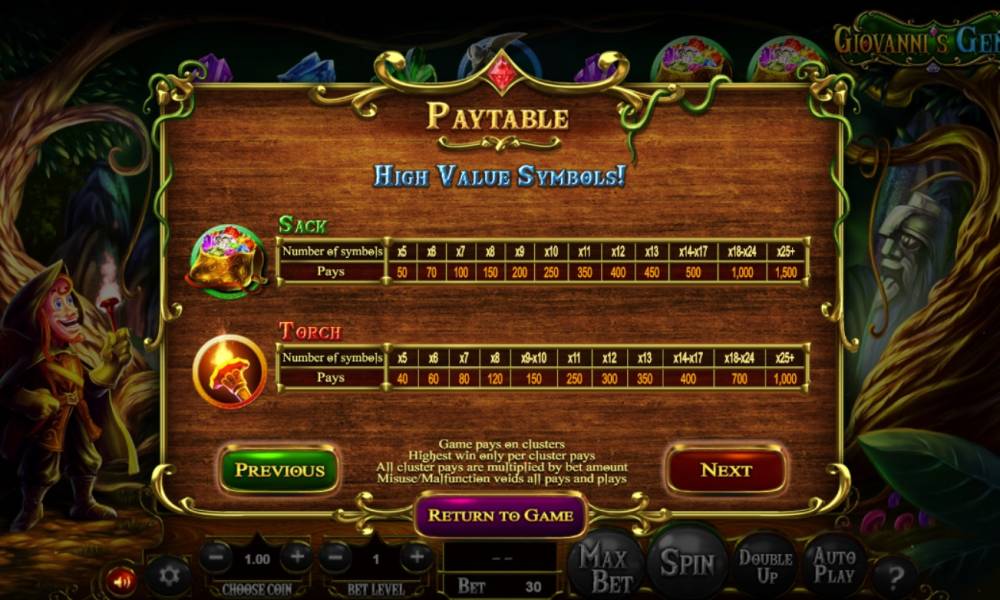Activate Double Up
The image size is (1000, 600).
click(766, 567)
